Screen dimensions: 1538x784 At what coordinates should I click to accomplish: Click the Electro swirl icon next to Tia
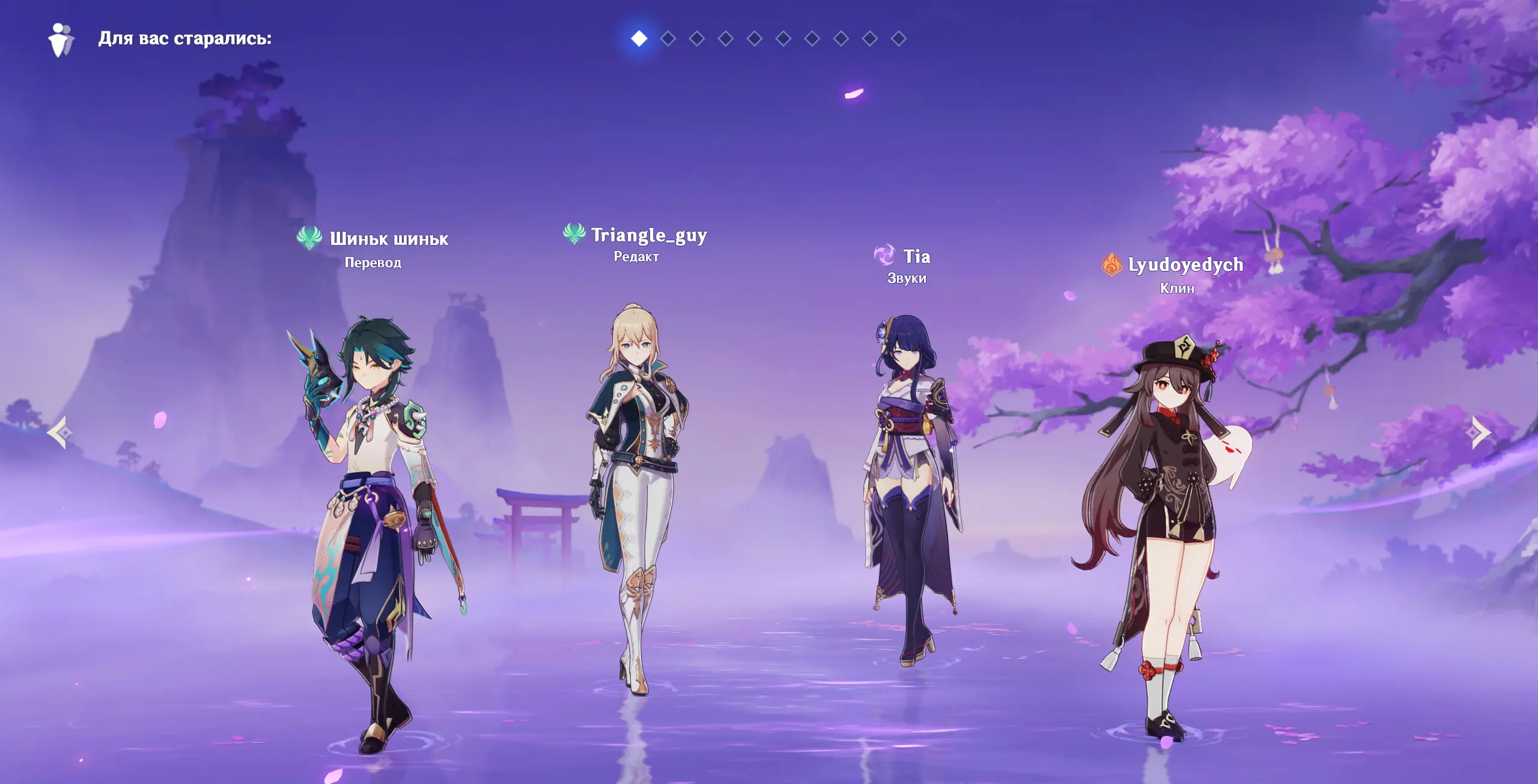click(x=884, y=256)
